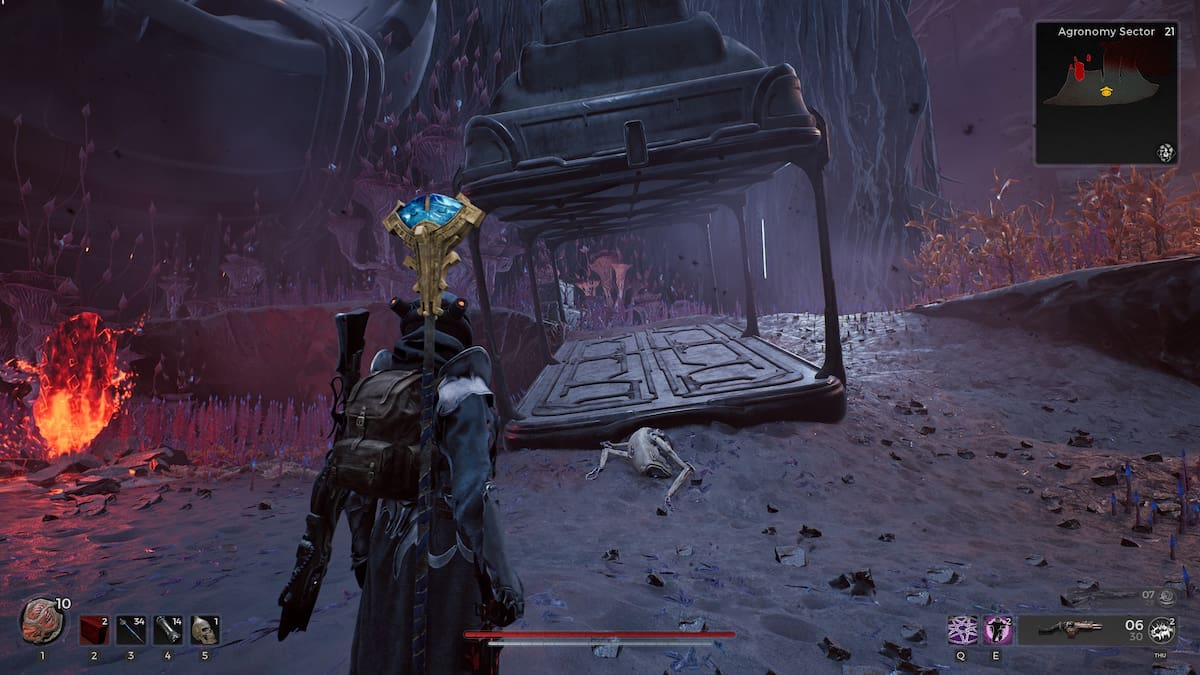Screen dimensions: 1200x675
Task: Select the equipped long gun weapon panel
Action: pyautogui.click(x=1070, y=629)
